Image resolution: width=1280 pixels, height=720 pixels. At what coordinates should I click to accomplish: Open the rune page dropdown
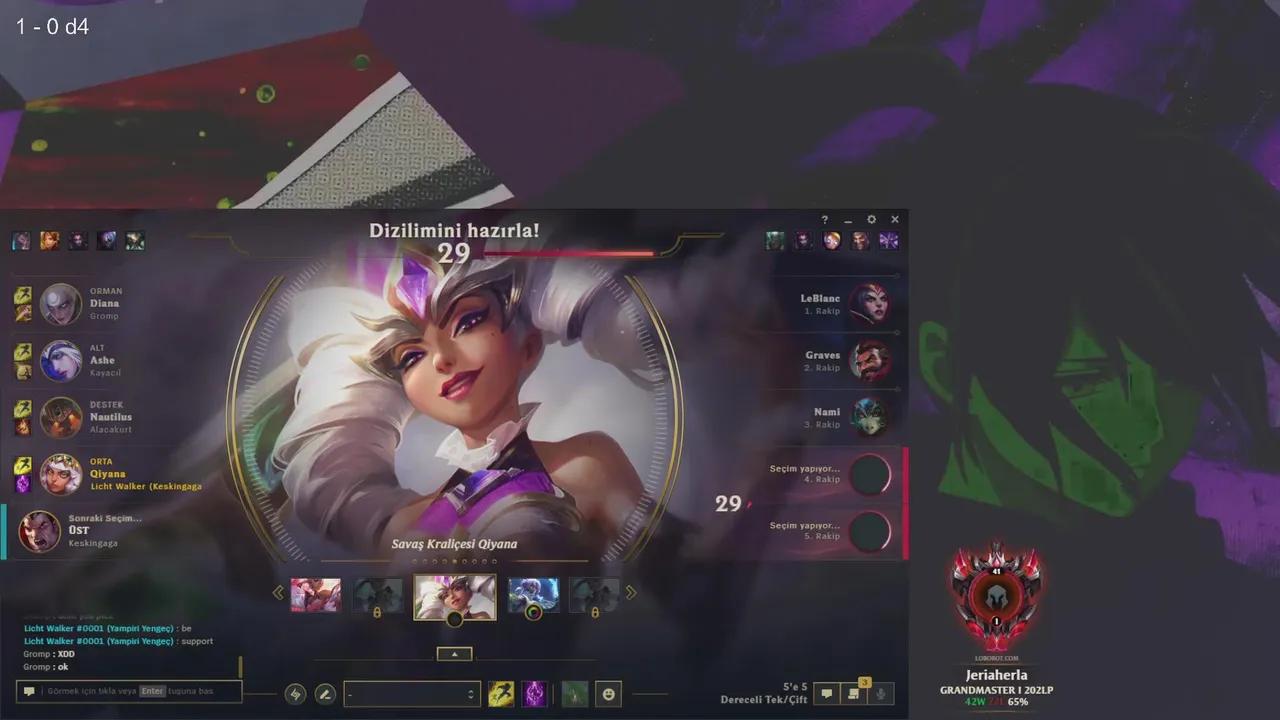click(x=412, y=693)
